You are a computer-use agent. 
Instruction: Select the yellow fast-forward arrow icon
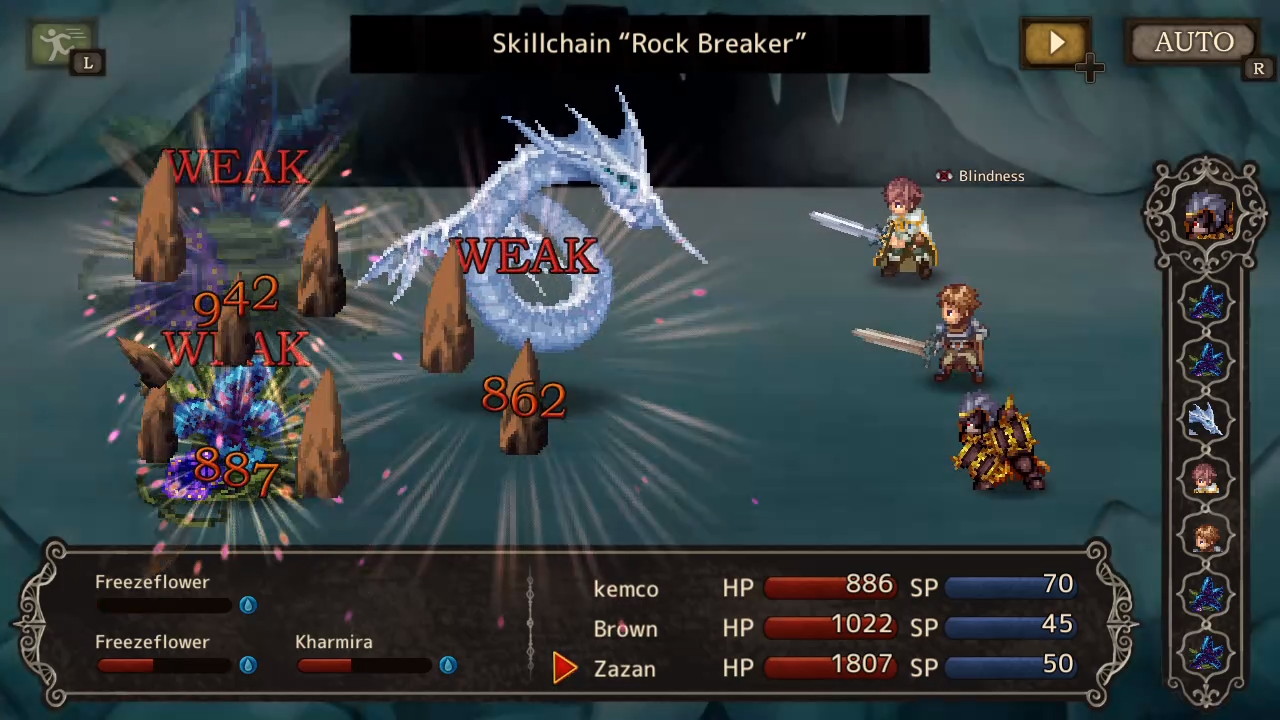[1057, 42]
